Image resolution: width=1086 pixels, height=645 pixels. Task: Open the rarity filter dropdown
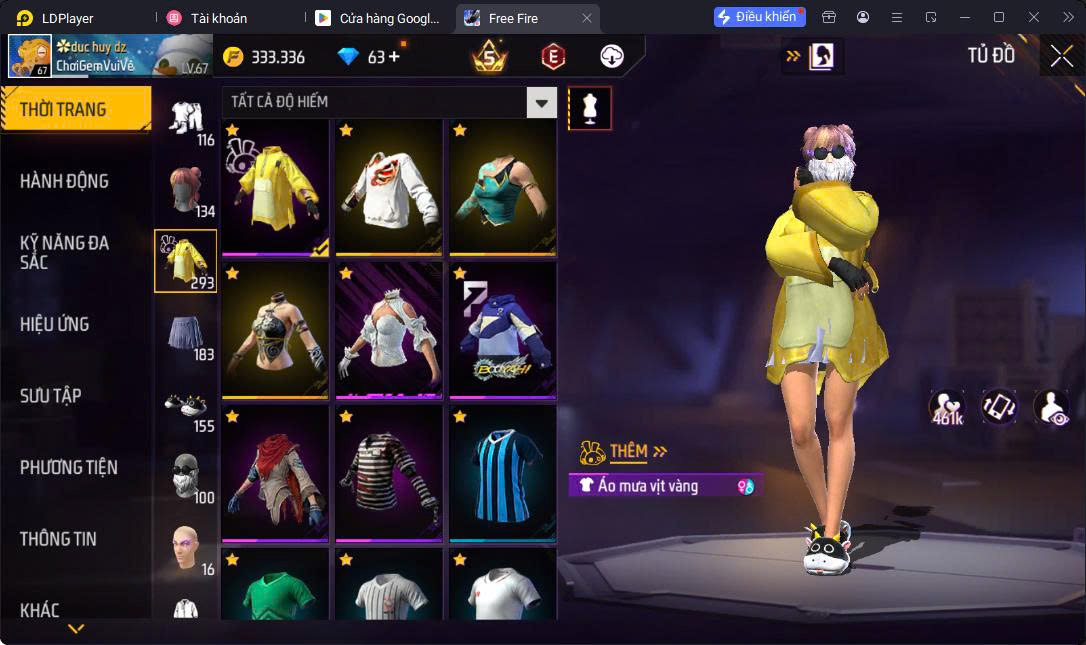point(541,102)
